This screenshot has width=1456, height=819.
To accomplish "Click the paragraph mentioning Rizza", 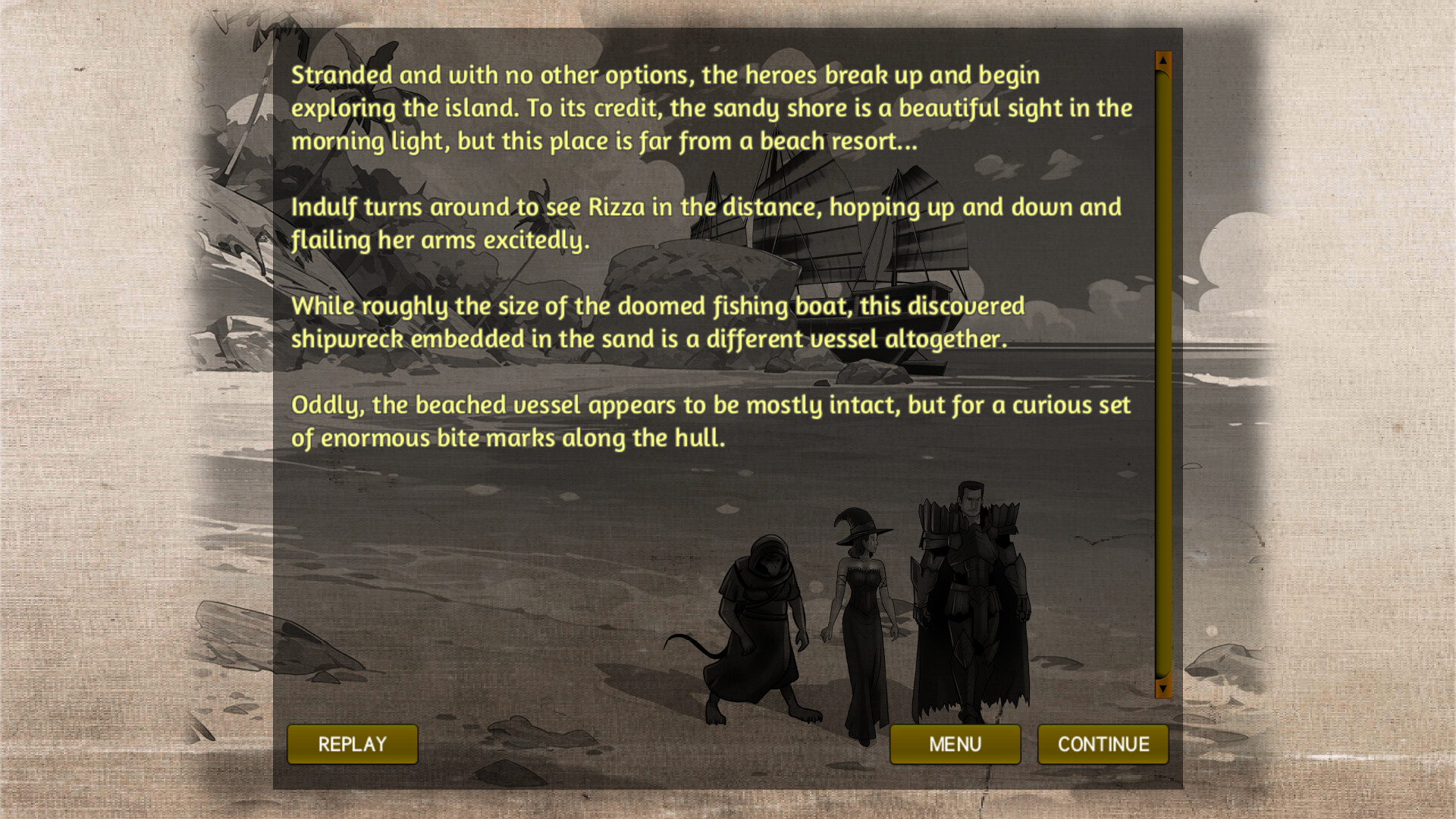I will [705, 222].
